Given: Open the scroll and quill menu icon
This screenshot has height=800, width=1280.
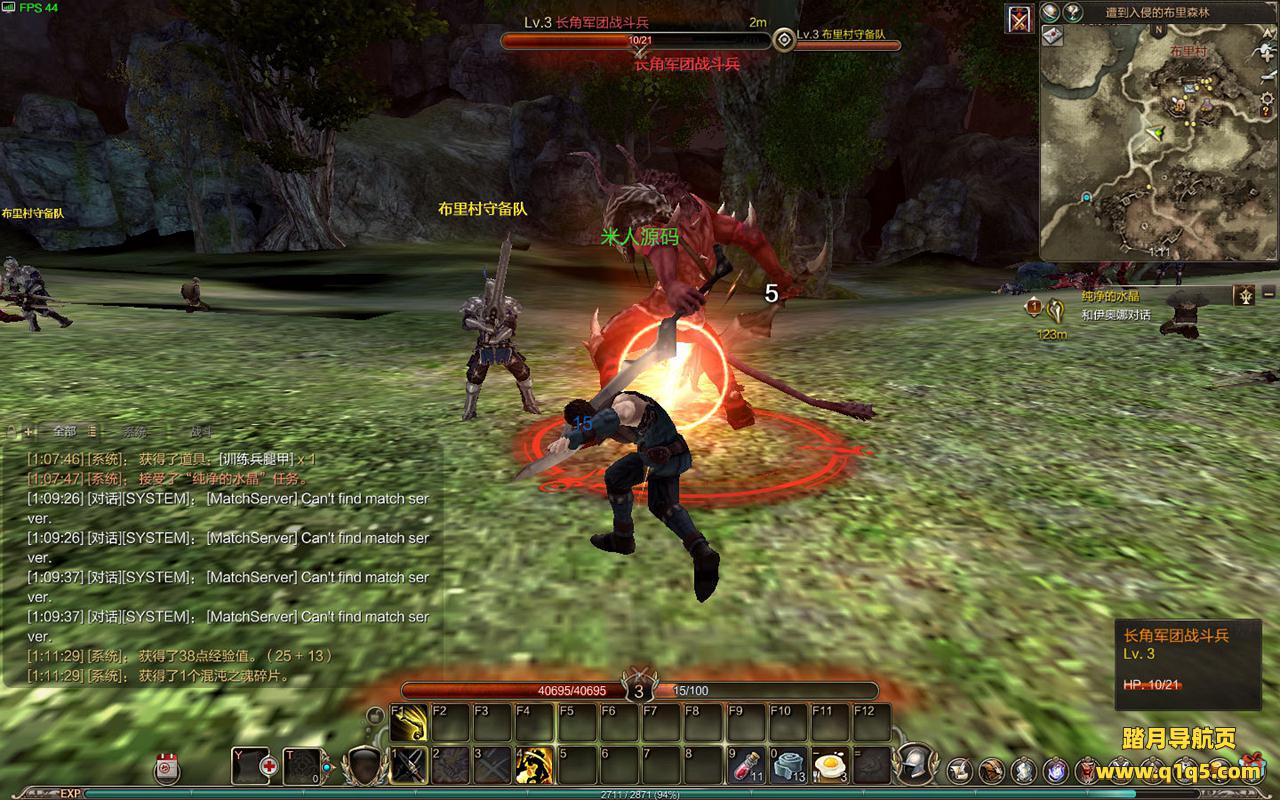Looking at the screenshot, I should pyautogui.click(x=960, y=770).
